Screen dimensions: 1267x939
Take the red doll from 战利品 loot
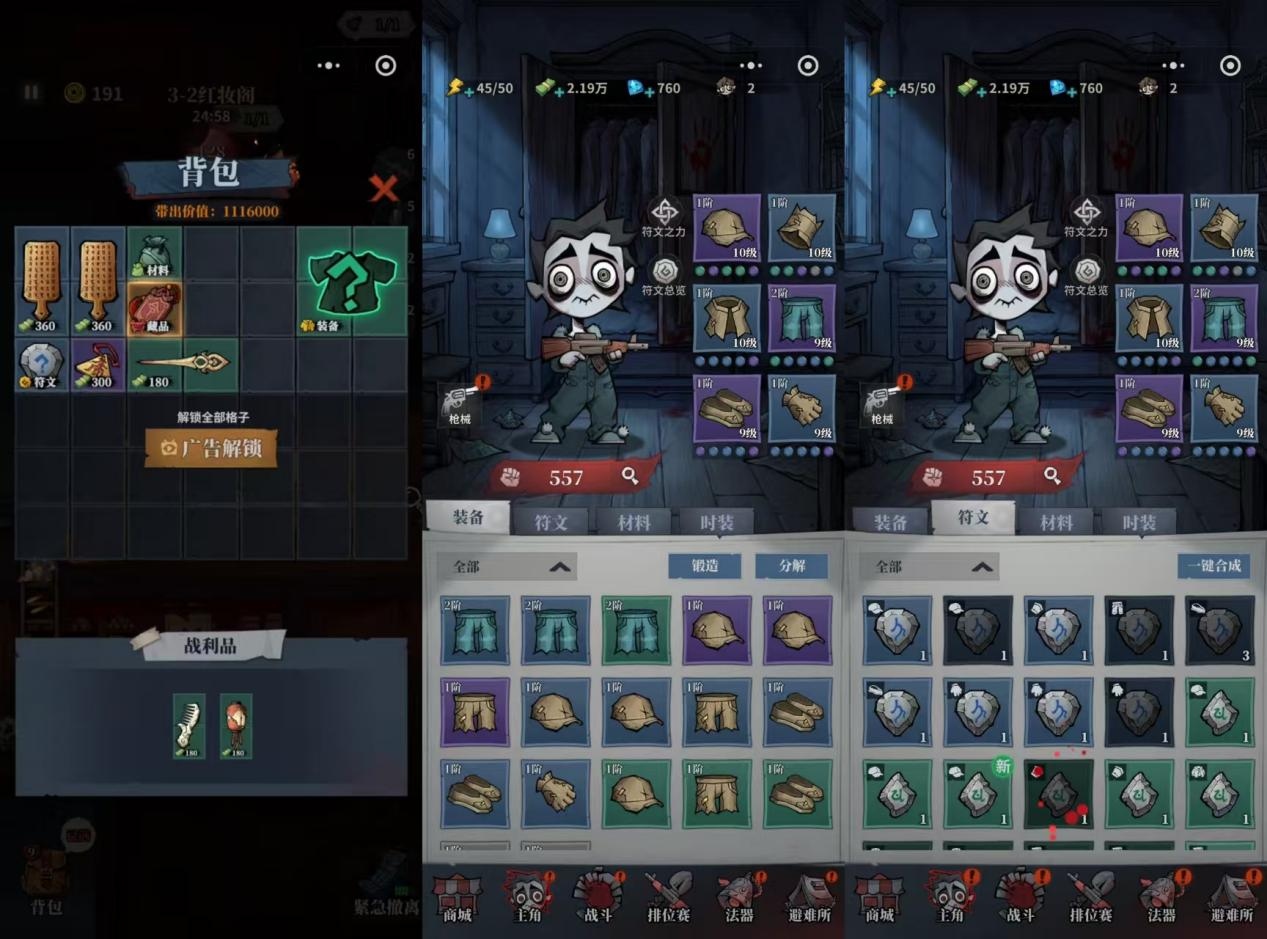236,726
